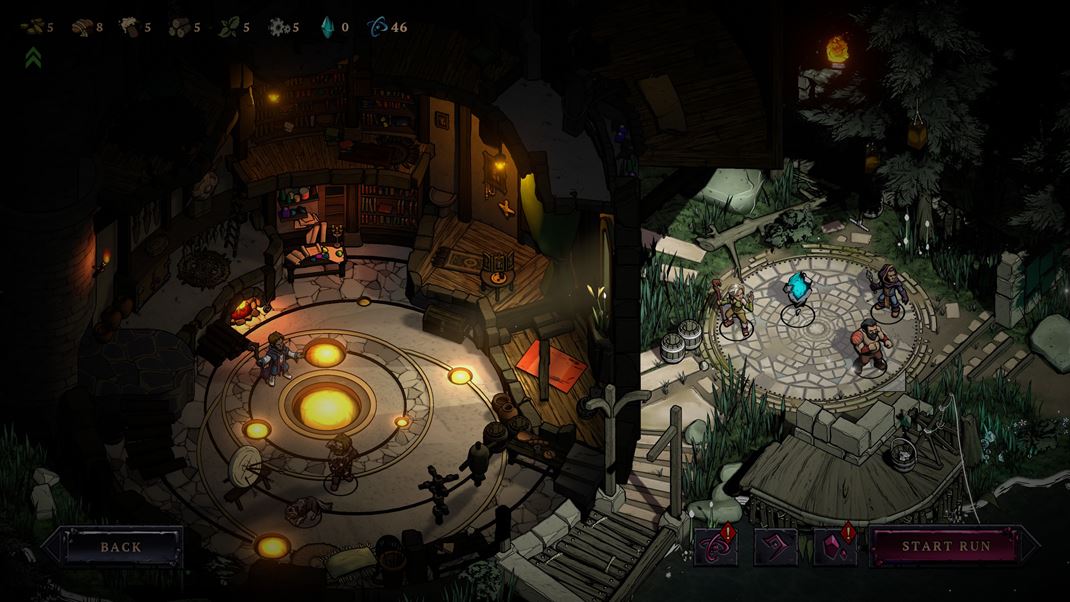The height and width of the screenshot is (602, 1070).
Task: Open the swirling knot icon menu
Action: click(x=716, y=548)
